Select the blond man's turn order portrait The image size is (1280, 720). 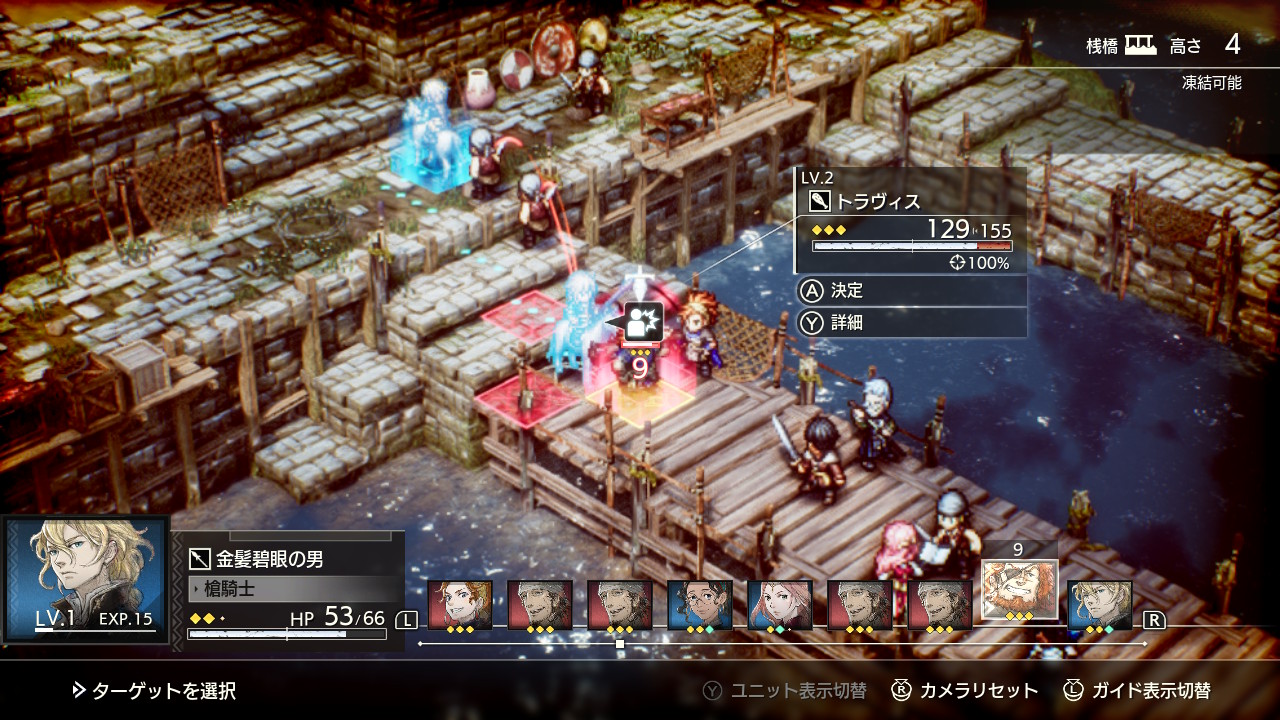(x=1100, y=605)
